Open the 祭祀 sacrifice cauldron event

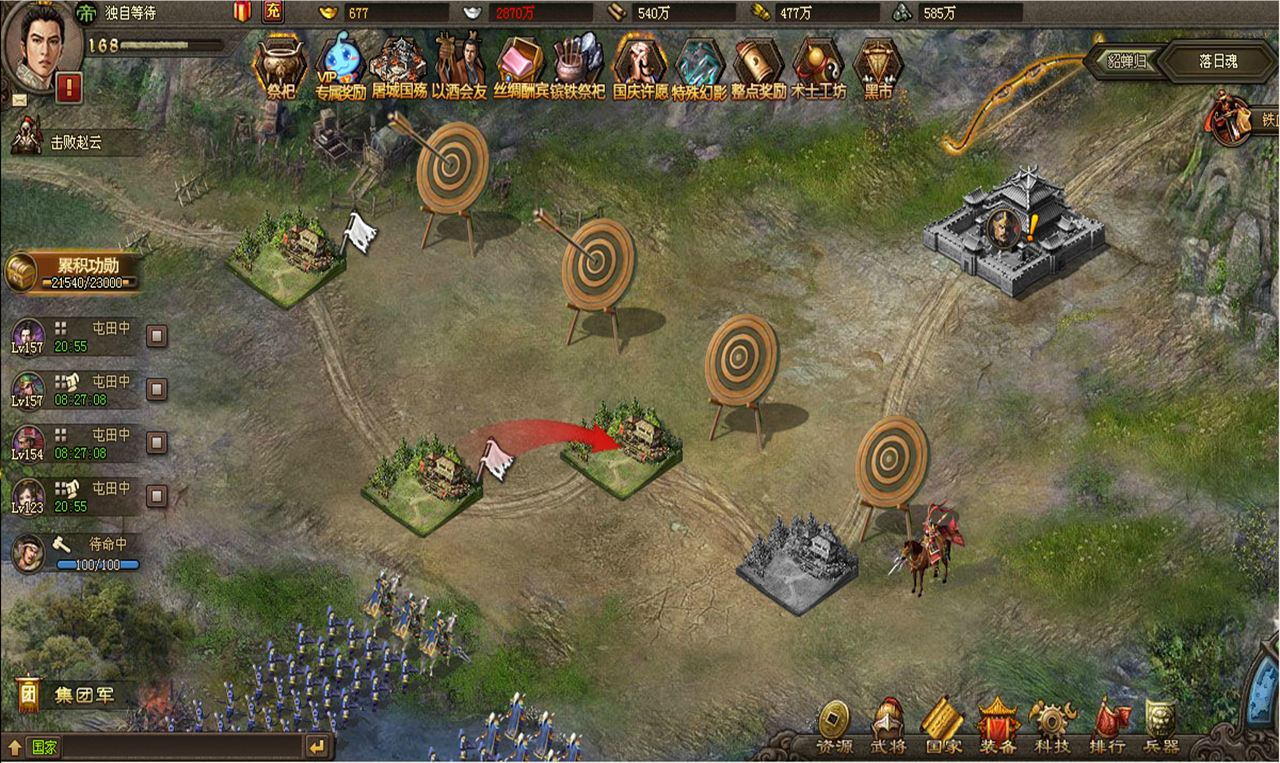coord(279,66)
